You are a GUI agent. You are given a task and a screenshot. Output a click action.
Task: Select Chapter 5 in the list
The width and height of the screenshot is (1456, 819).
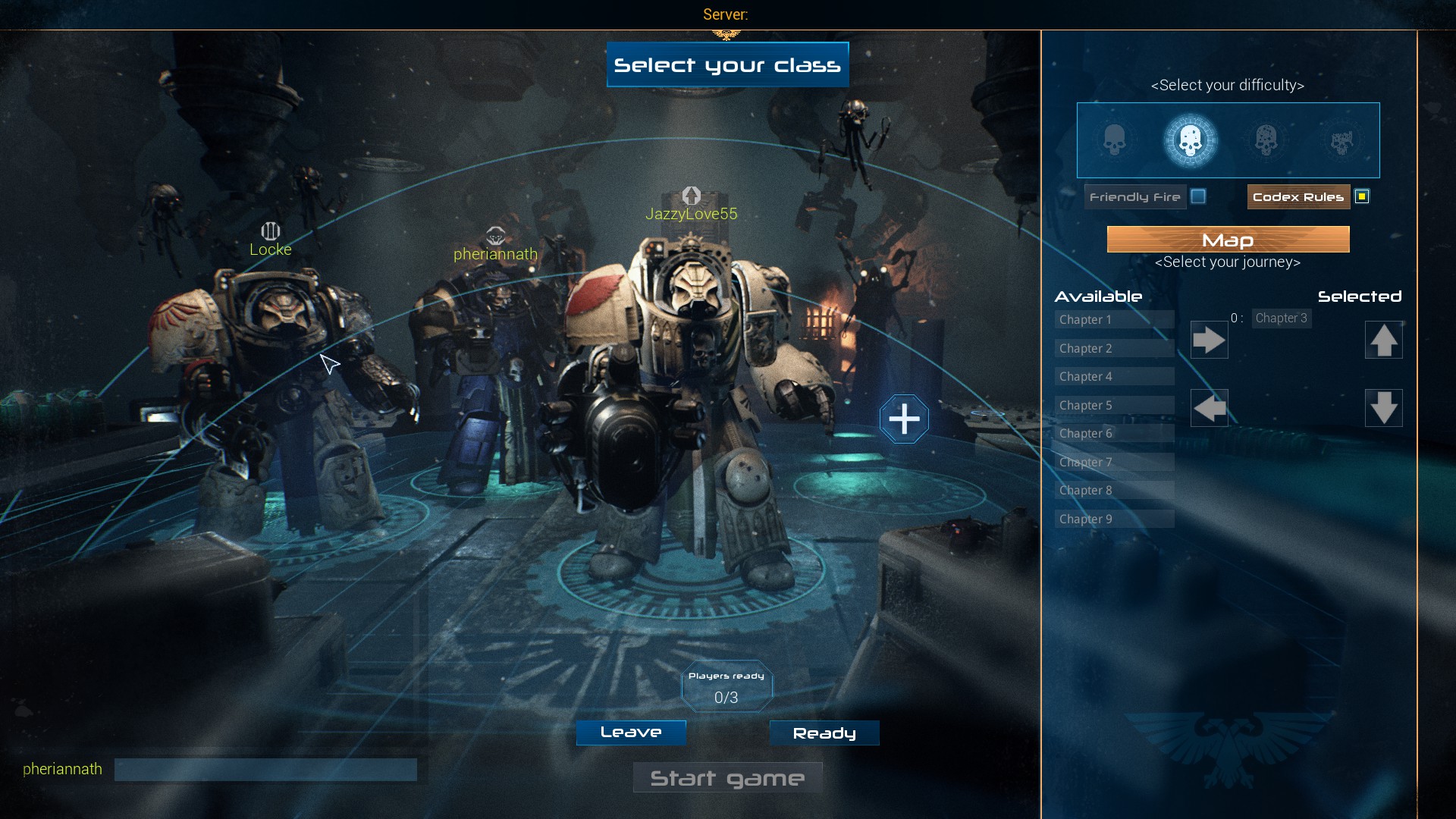(x=1113, y=406)
